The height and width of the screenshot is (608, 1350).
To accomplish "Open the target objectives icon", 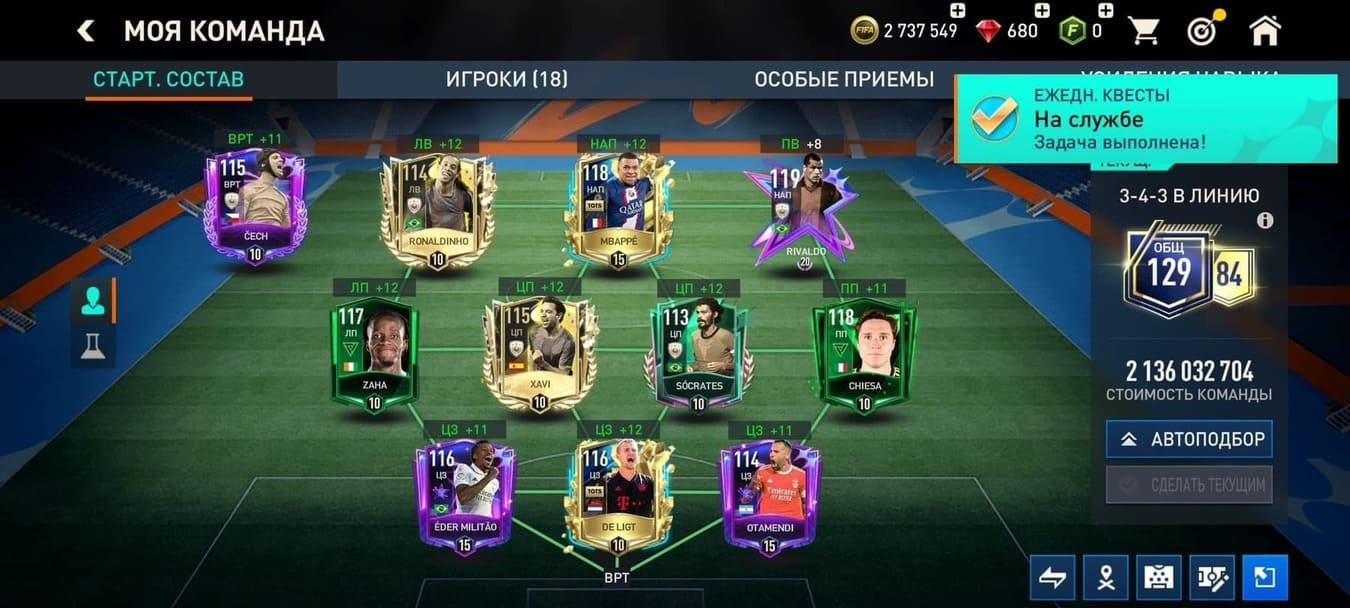I will click(1202, 31).
